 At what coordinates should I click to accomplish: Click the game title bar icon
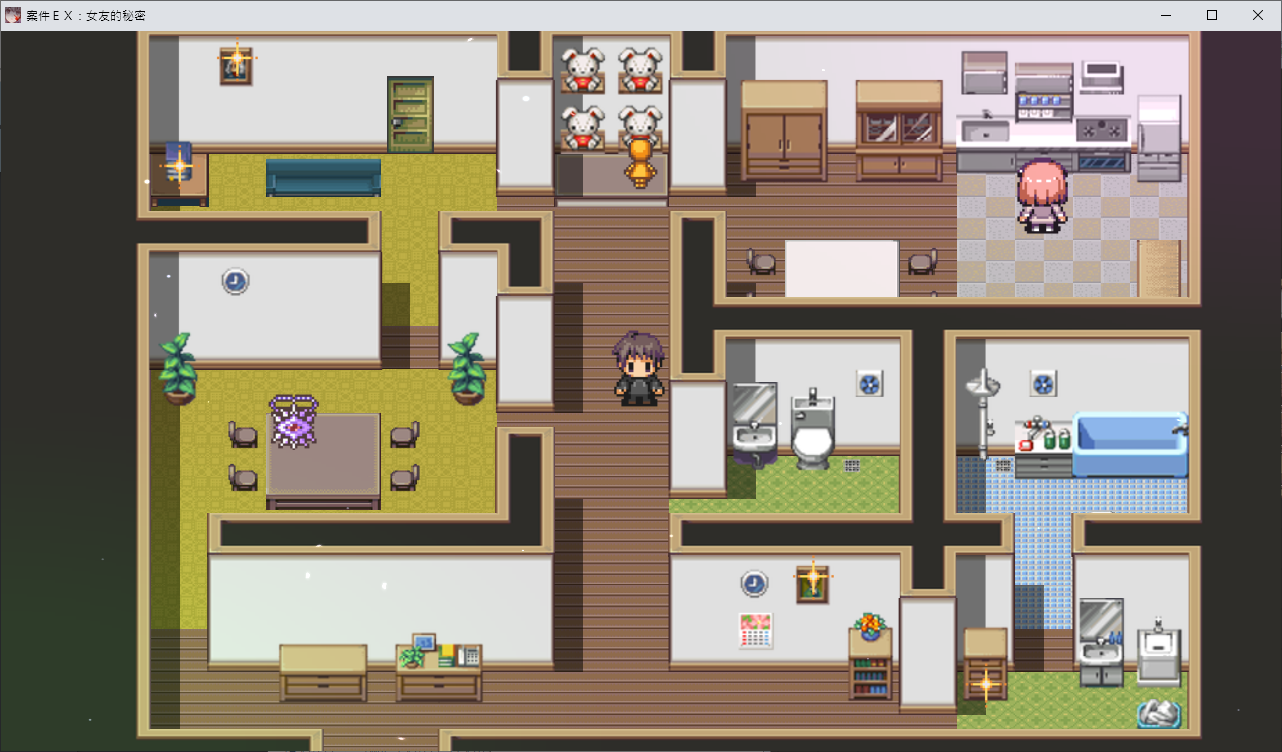click(12, 14)
